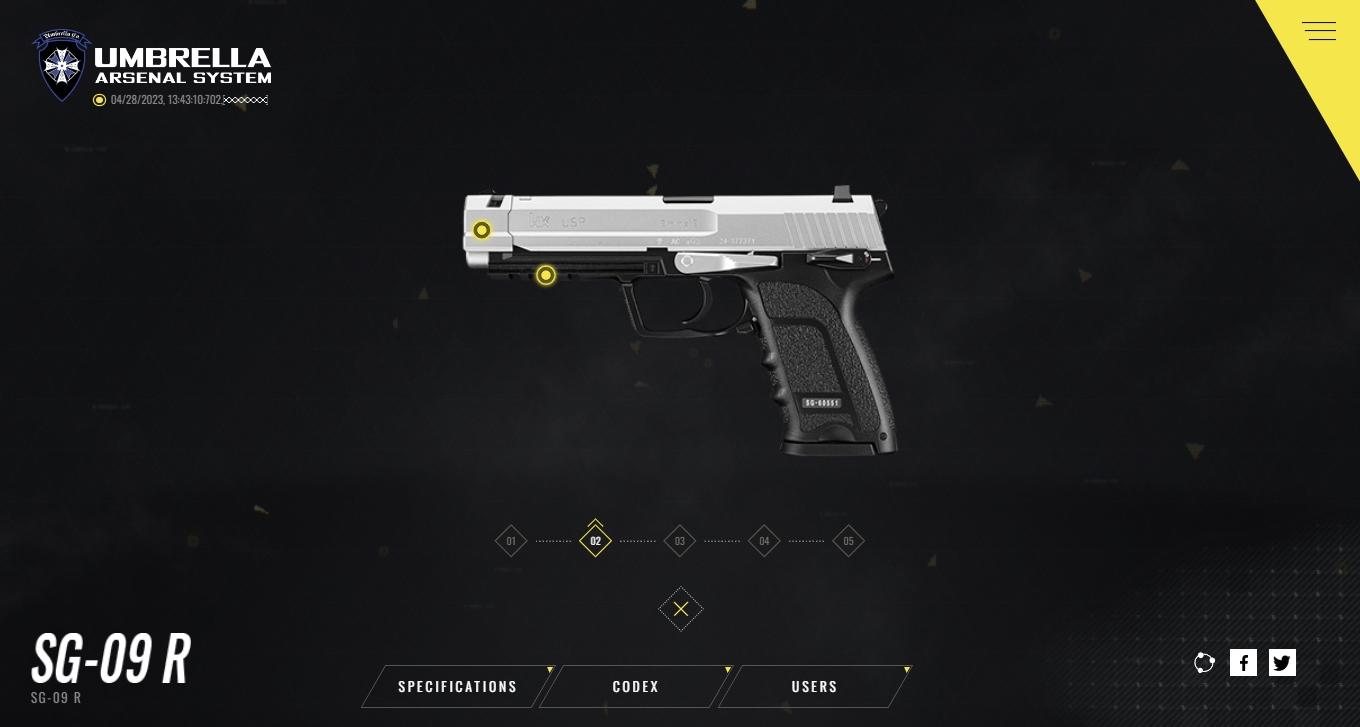Viewport: 1360px width, 727px height.
Task: Choose step 04 diamond
Action: 764,542
